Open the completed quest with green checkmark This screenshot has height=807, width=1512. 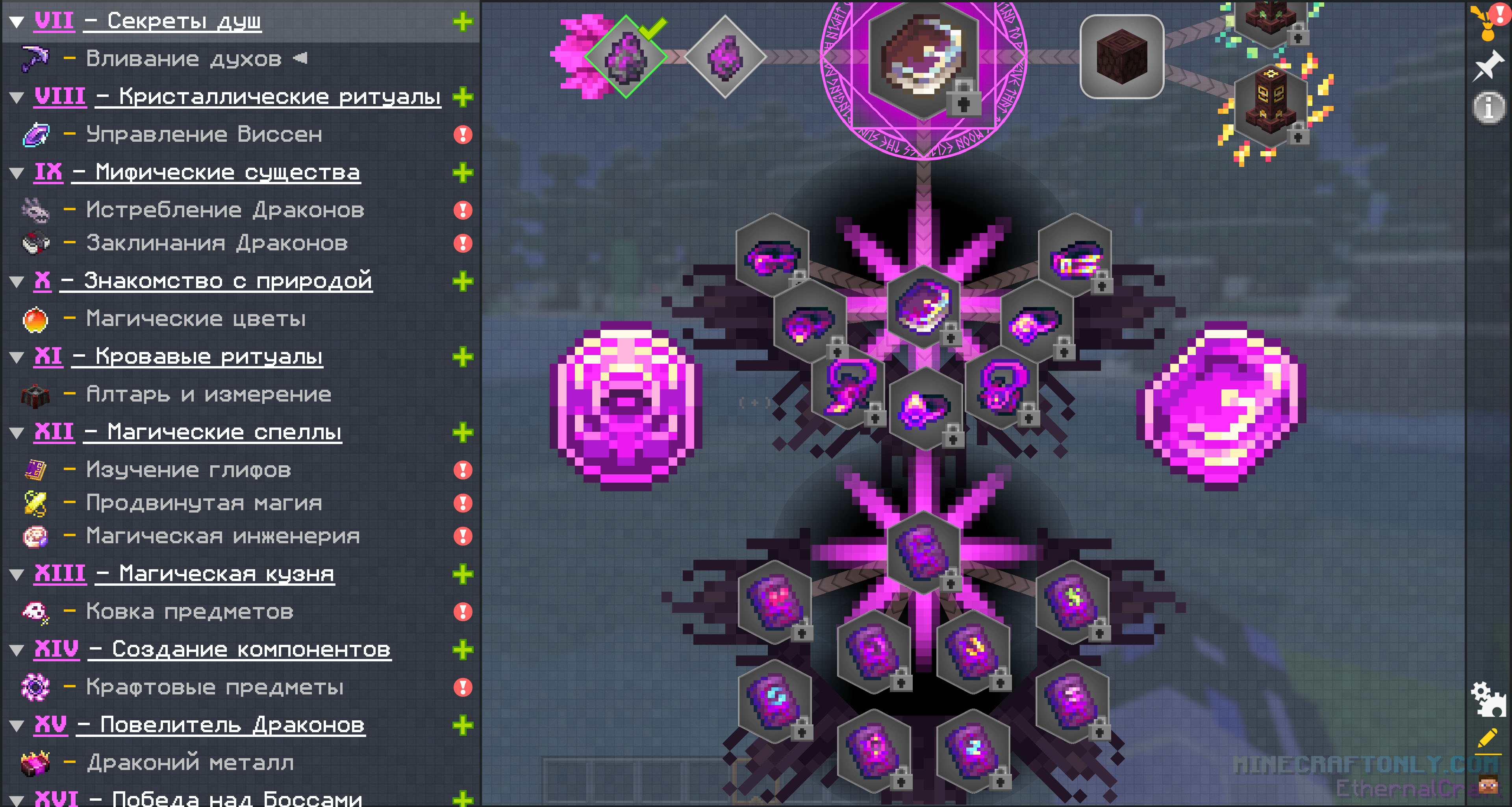click(626, 57)
